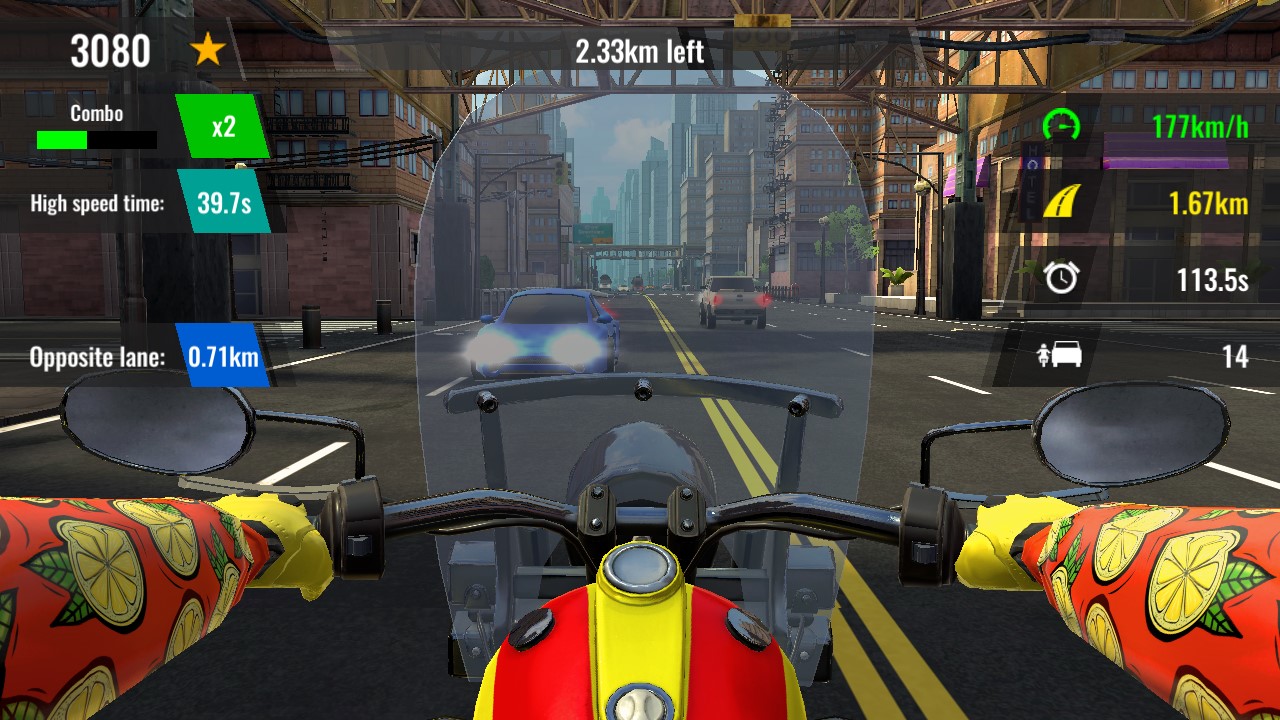The image size is (1280, 720).
Task: Click the overtake counter showing 14
Action: point(1236,356)
